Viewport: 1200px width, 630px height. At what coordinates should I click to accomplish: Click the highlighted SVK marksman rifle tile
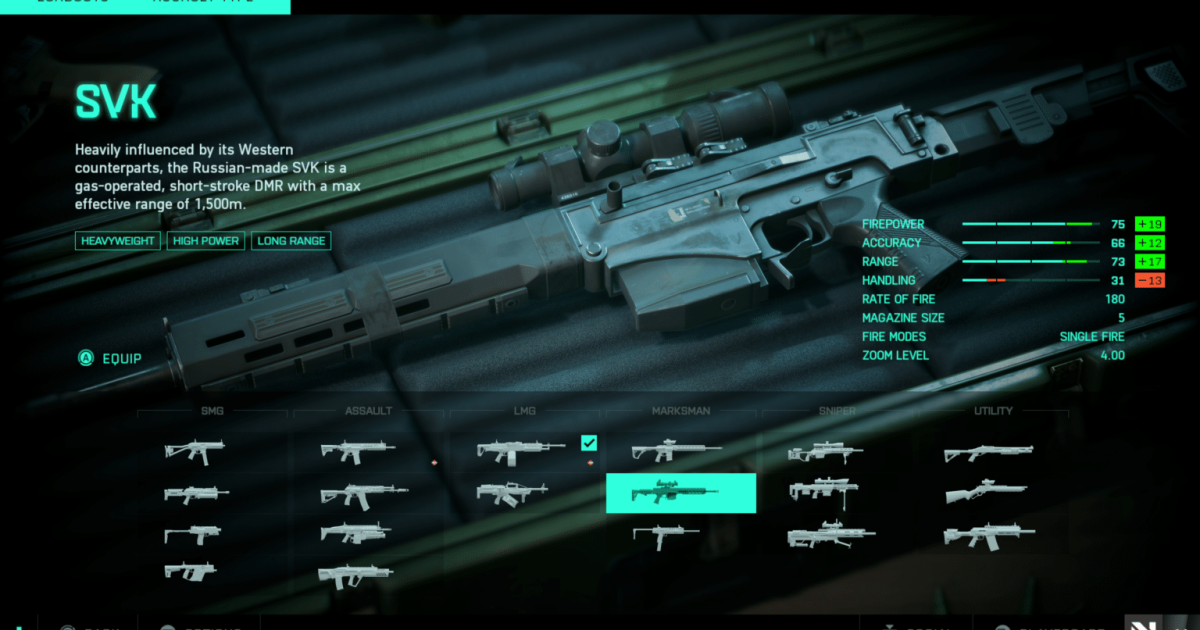(681, 493)
